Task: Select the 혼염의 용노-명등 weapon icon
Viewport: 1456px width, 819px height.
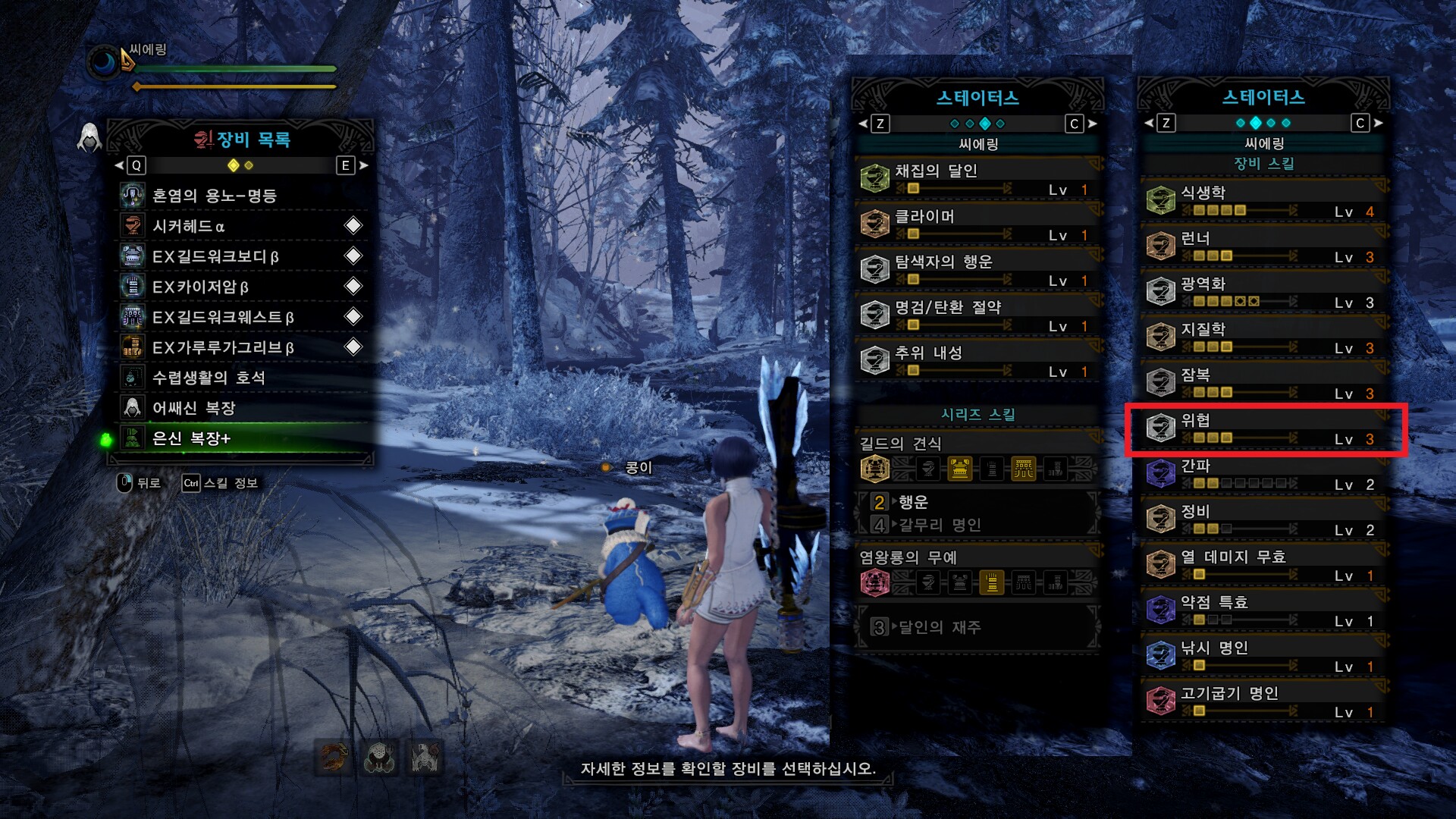Action: point(133,196)
